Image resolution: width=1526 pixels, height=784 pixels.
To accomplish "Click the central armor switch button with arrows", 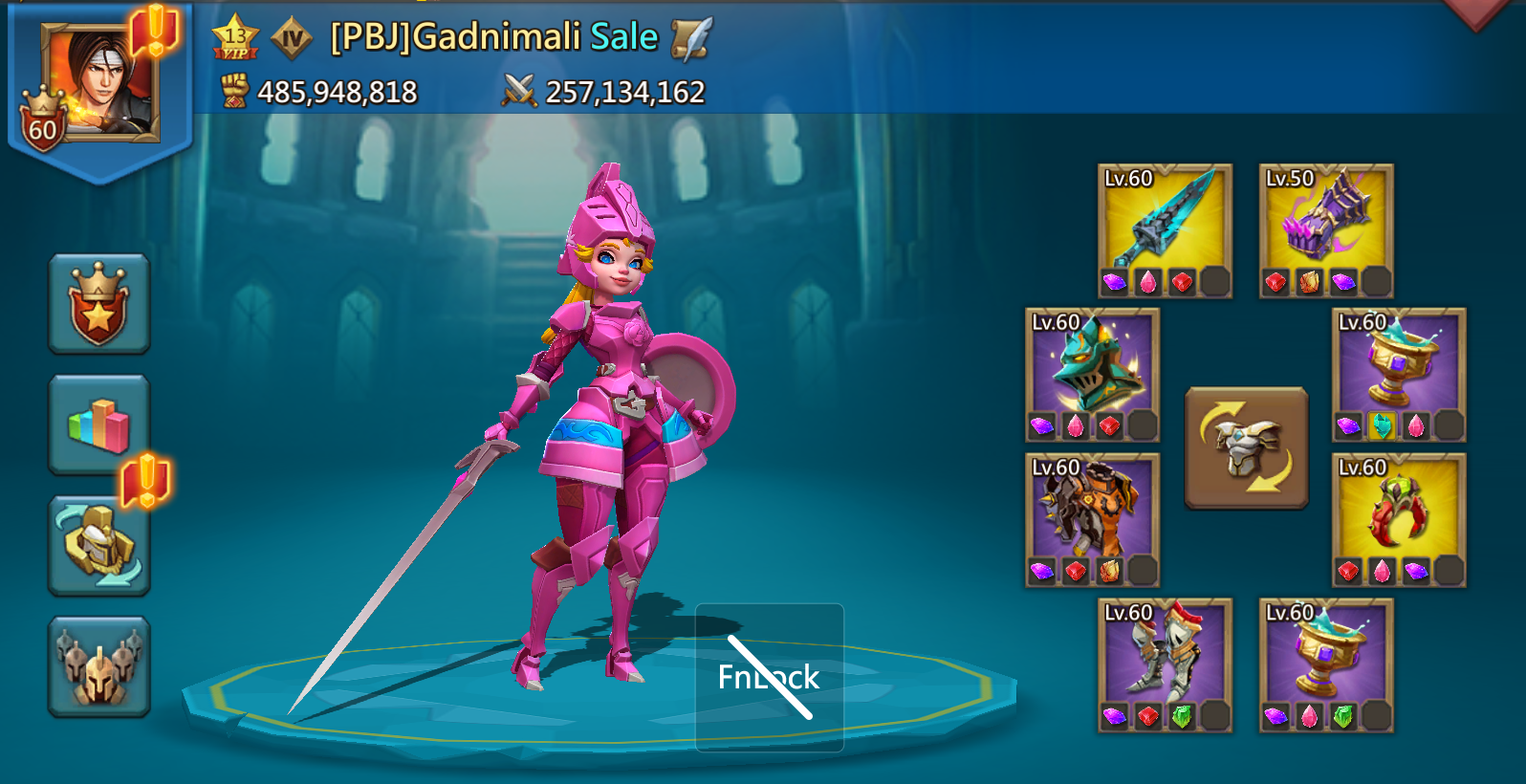I will click(1246, 445).
